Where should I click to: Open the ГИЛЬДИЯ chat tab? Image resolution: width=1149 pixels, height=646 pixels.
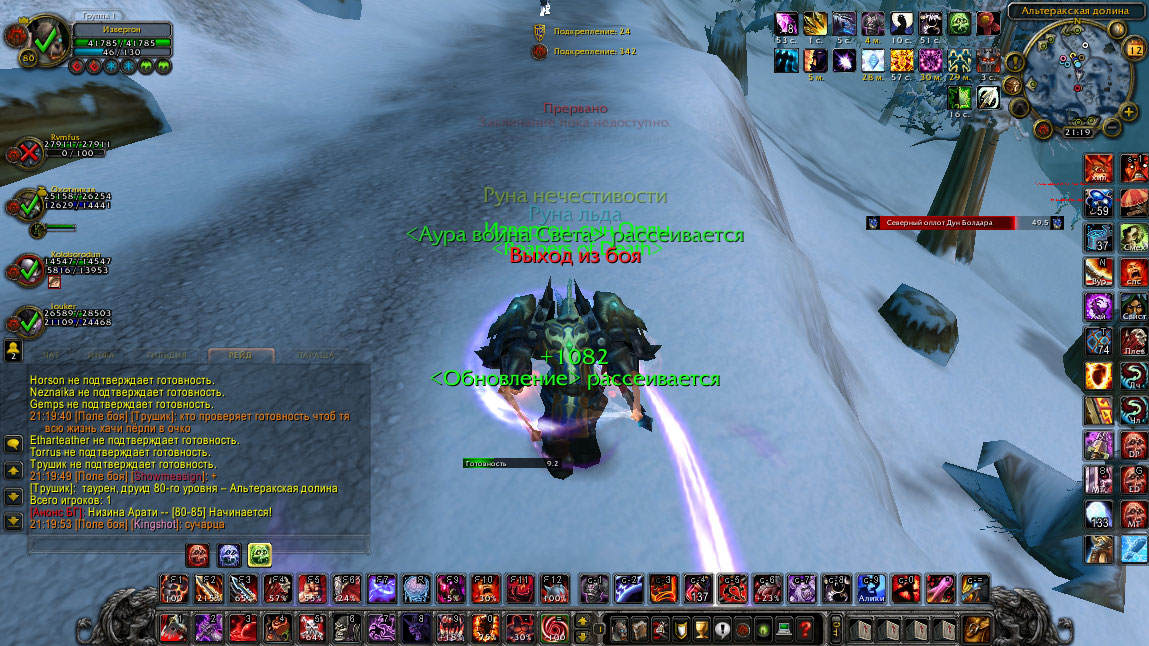164,355
